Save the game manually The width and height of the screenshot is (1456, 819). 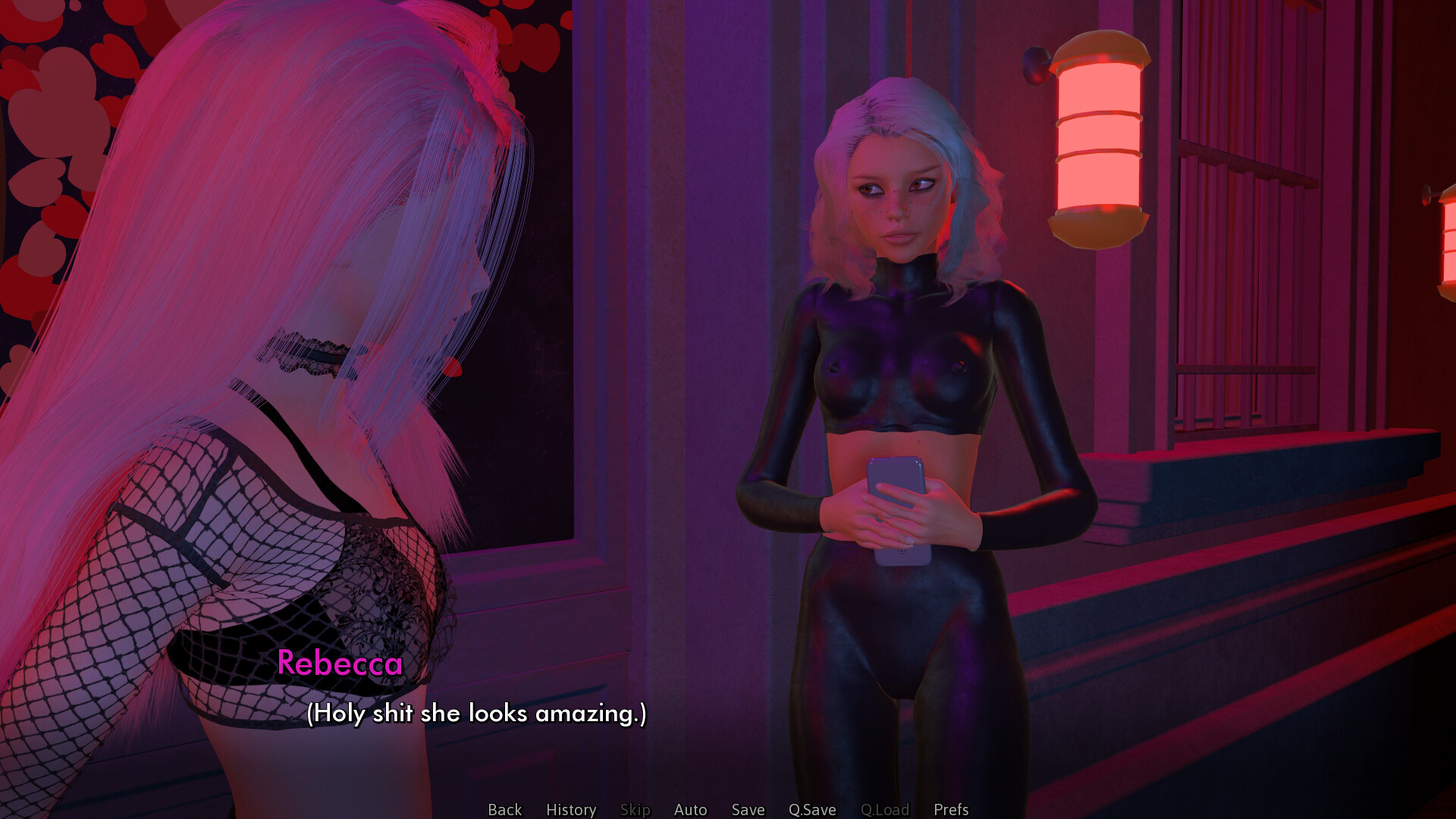pos(748,809)
